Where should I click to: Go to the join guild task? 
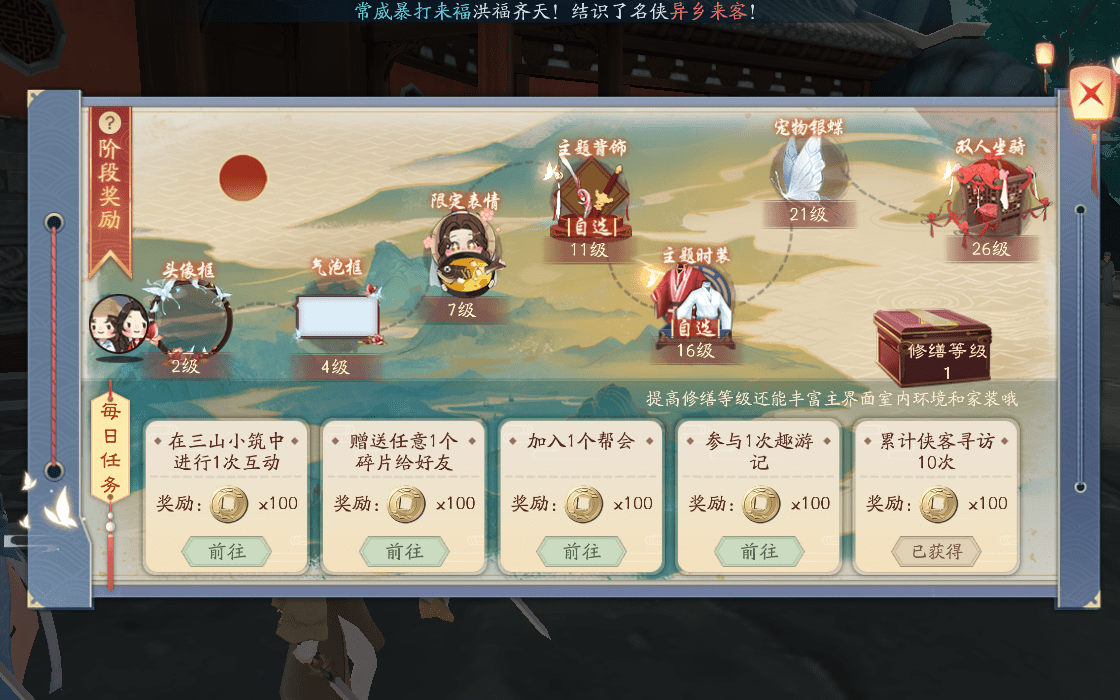coord(581,551)
